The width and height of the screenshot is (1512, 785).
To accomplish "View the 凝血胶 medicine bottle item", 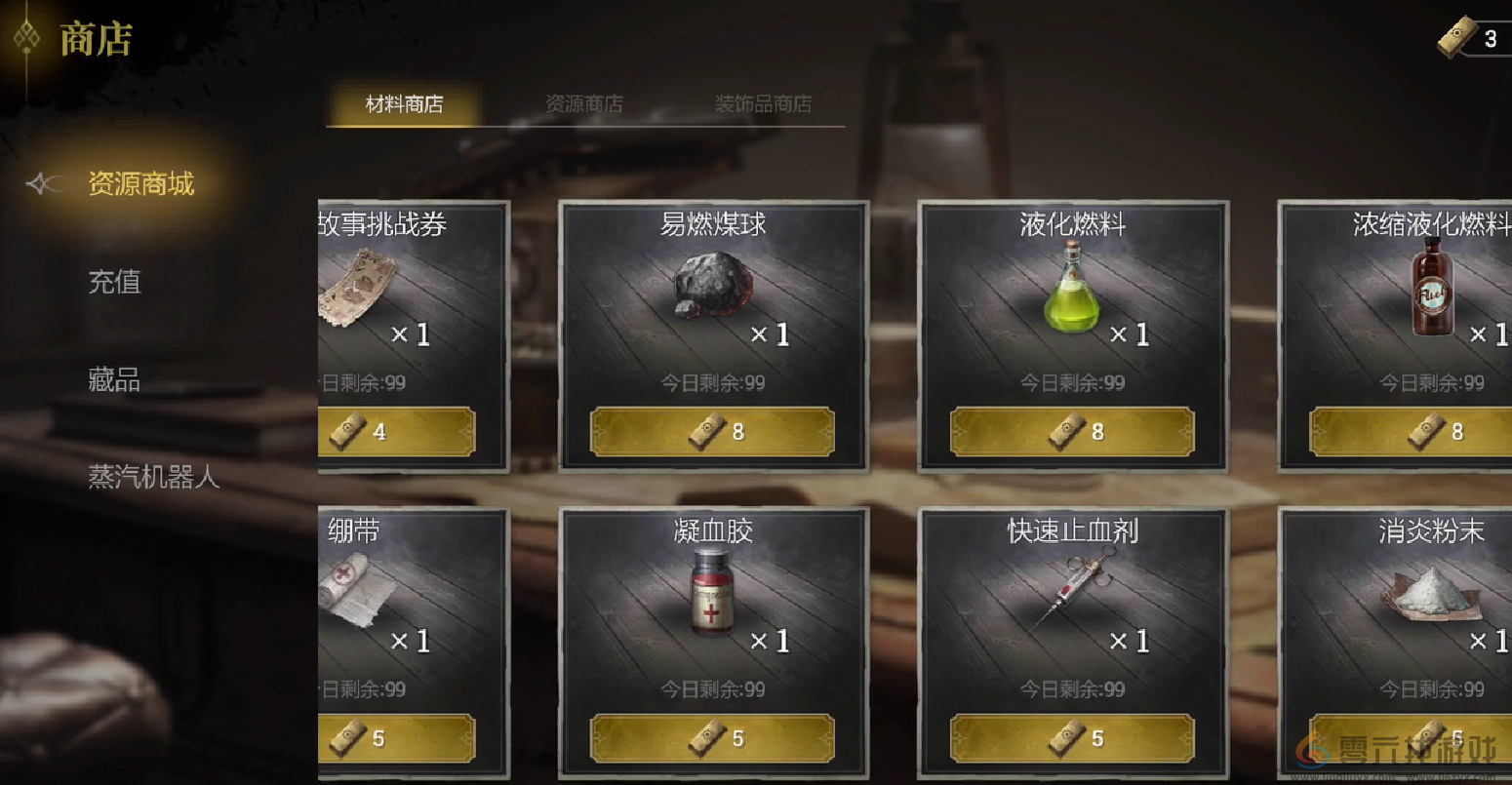I will click(x=712, y=592).
